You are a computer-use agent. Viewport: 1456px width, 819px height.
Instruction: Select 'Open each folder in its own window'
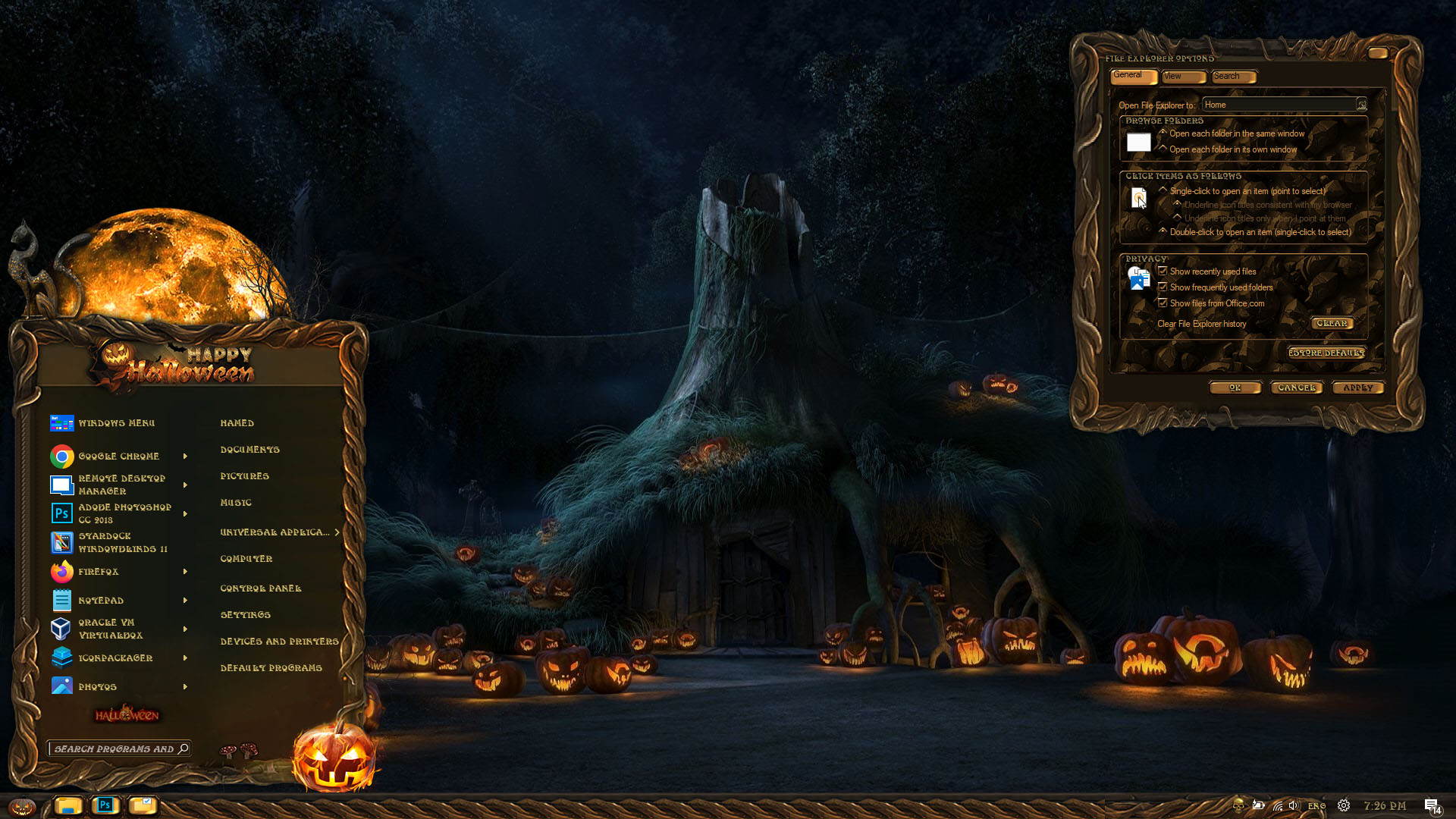tap(1163, 149)
